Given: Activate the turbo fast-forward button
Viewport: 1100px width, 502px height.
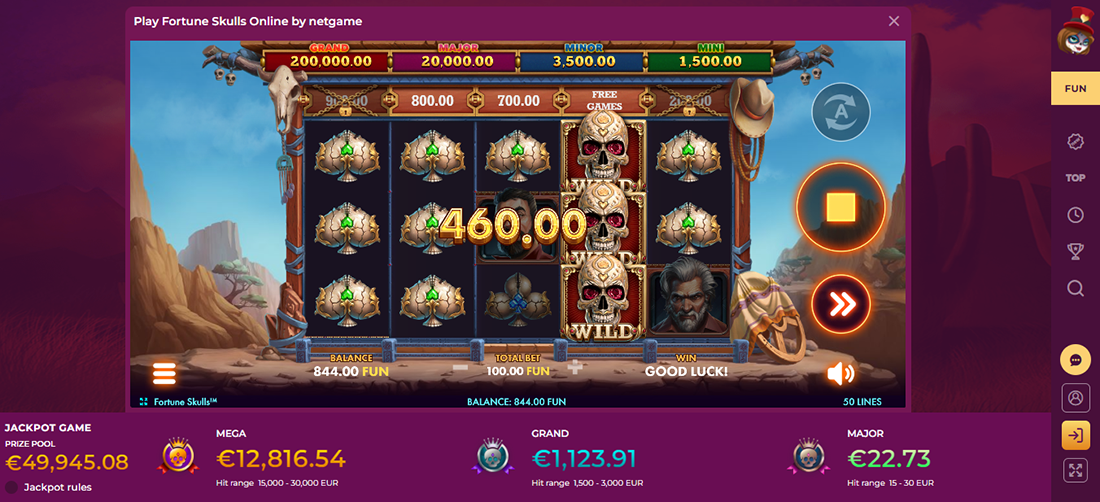Looking at the screenshot, I should (x=842, y=303).
